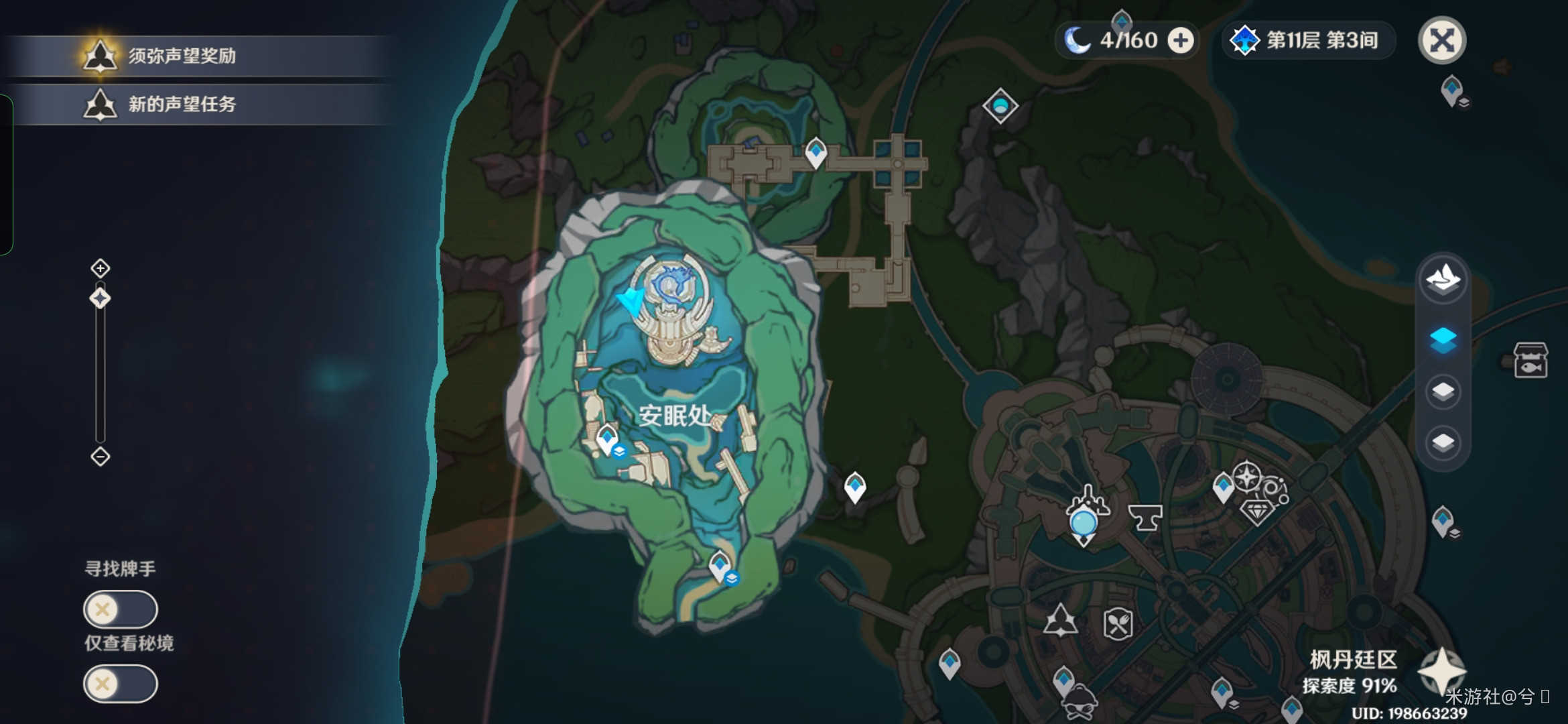
Task: Select the highlighted blue underground layer
Action: 1443,340
